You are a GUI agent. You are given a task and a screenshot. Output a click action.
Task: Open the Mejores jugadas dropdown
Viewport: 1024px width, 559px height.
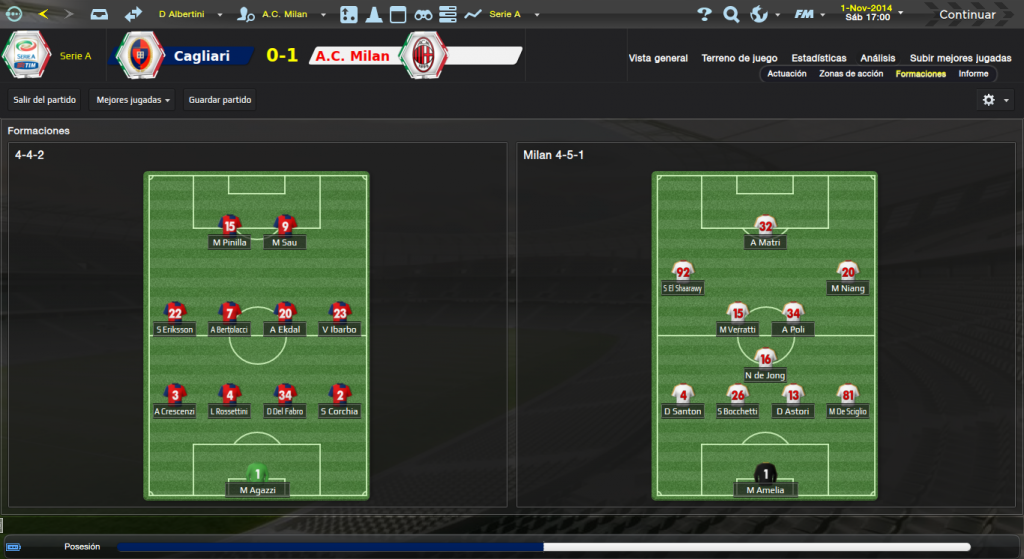click(x=132, y=100)
